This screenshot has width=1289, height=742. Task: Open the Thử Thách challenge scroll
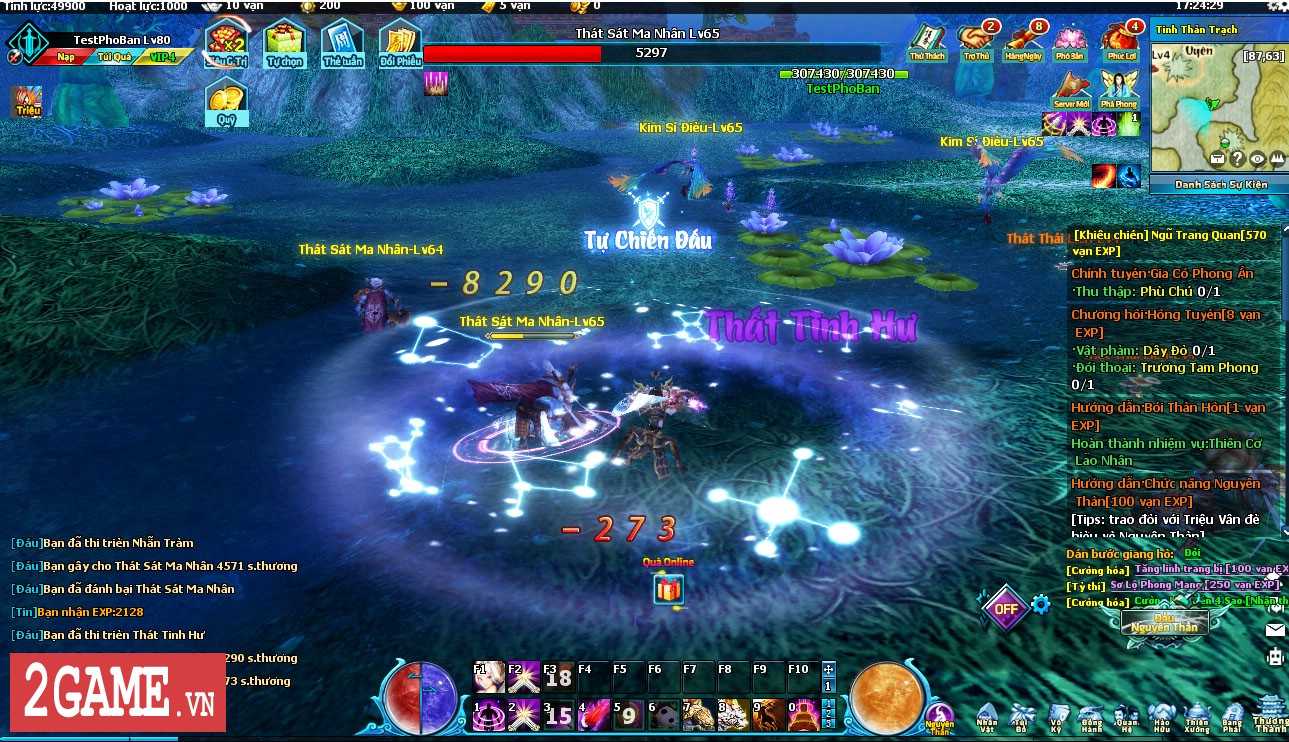(x=927, y=41)
